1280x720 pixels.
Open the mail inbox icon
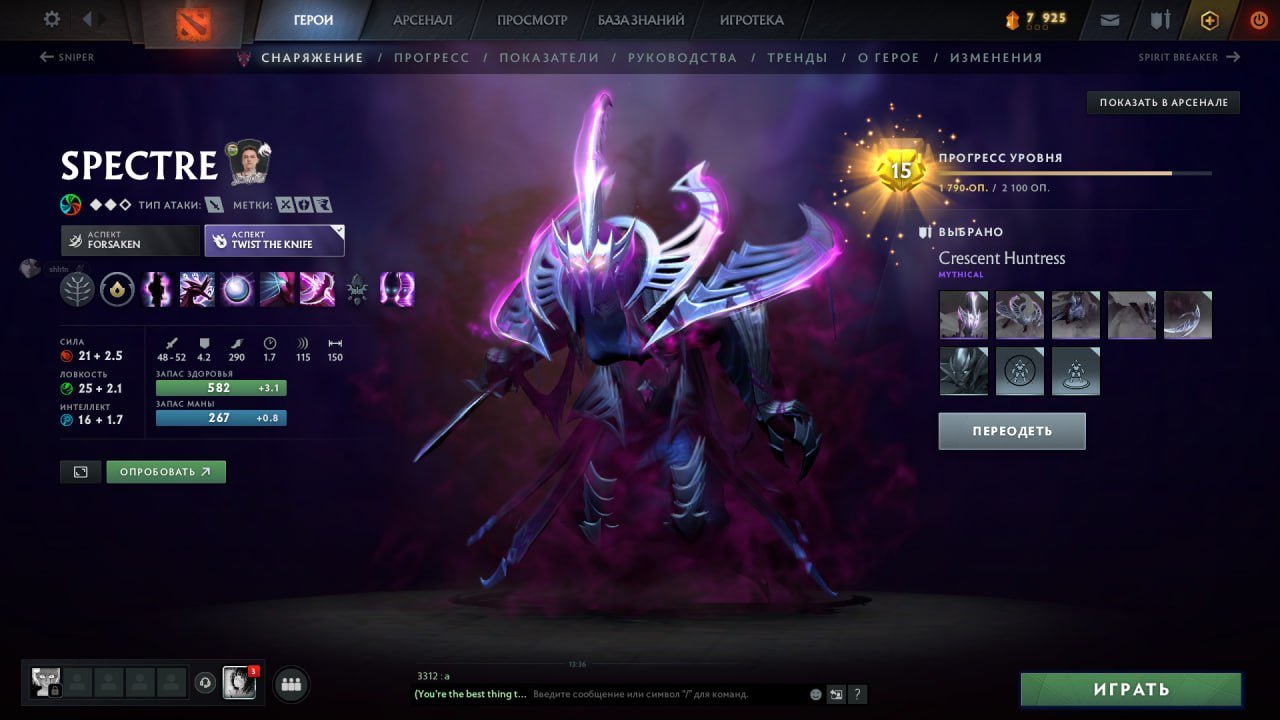1108,19
